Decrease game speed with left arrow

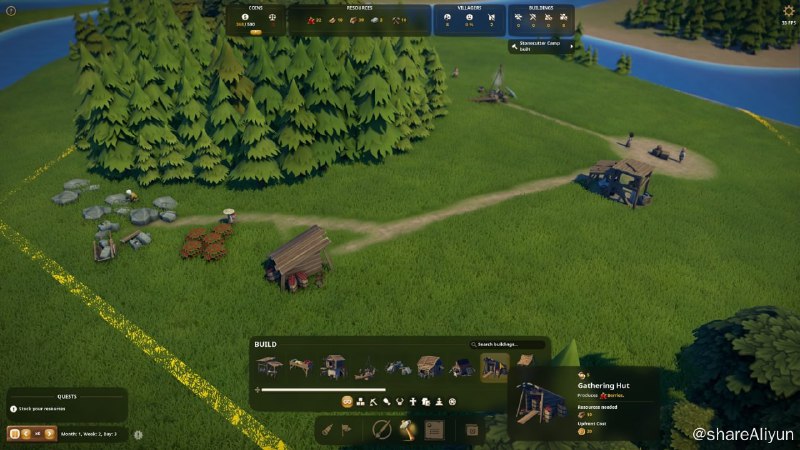coord(25,434)
